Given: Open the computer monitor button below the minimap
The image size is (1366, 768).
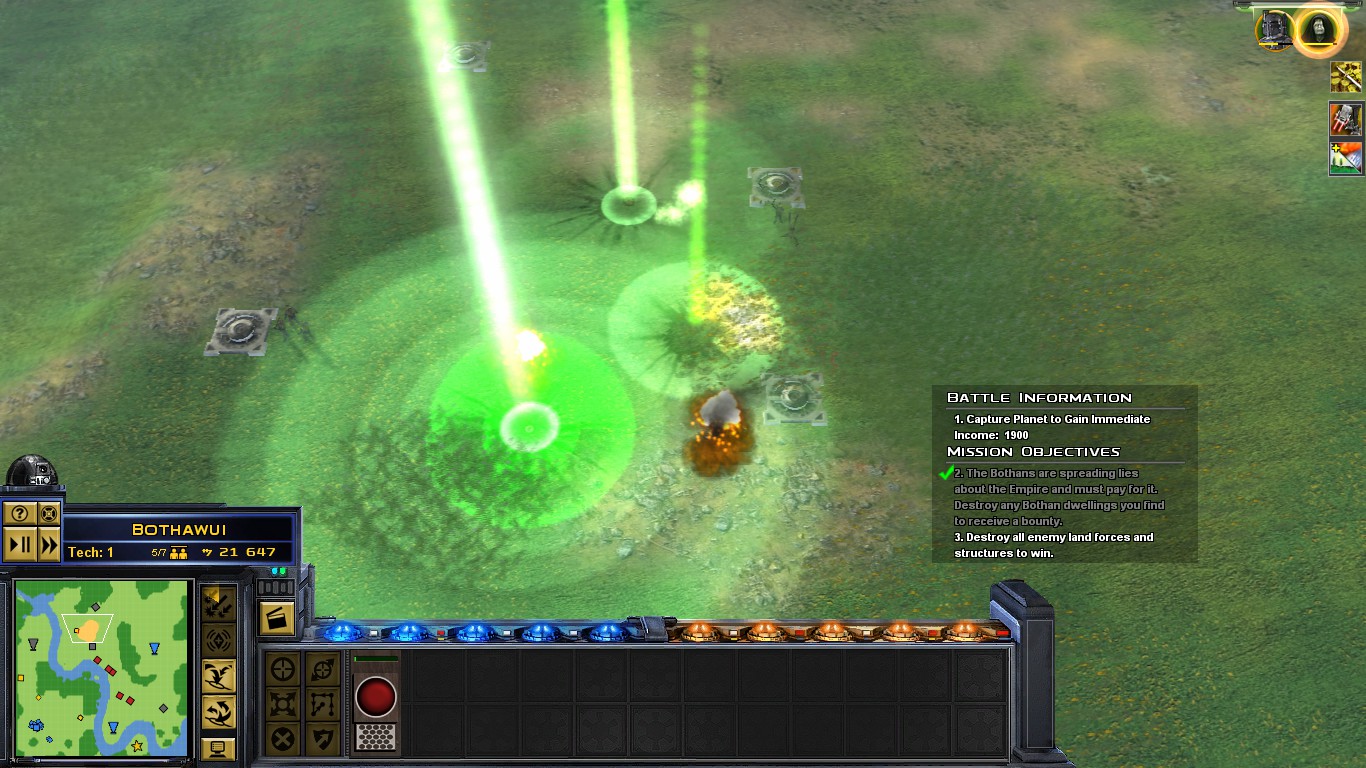Looking at the screenshot, I should coord(219,748).
